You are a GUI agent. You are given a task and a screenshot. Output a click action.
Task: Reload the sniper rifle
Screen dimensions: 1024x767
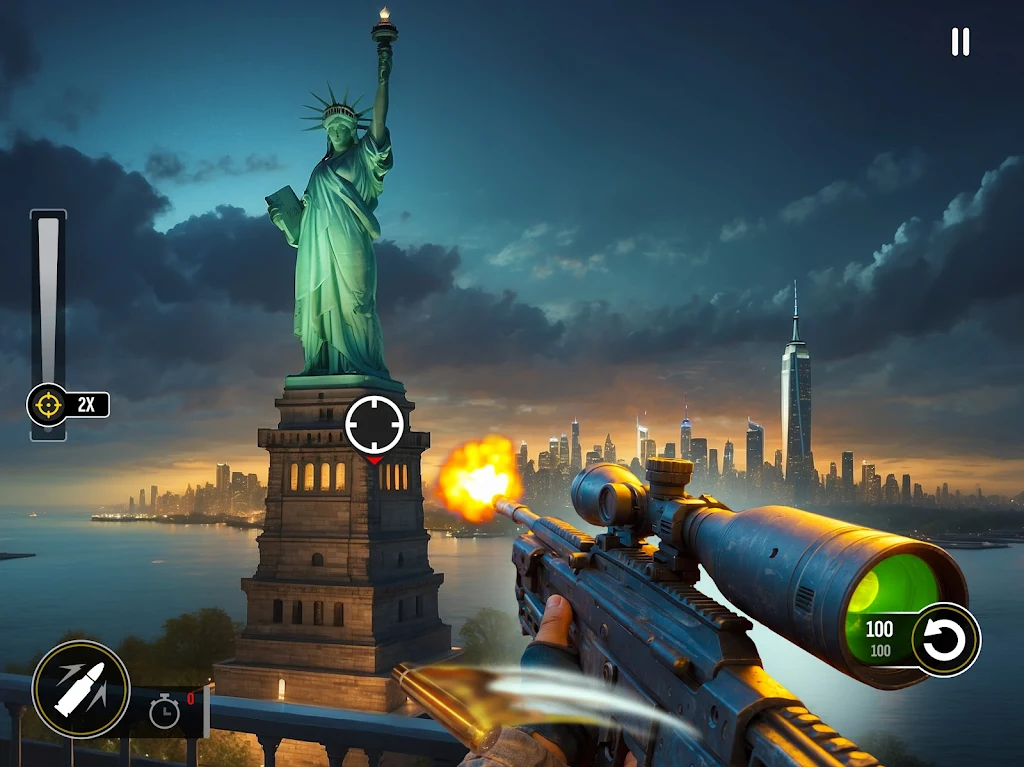pyautogui.click(x=945, y=640)
